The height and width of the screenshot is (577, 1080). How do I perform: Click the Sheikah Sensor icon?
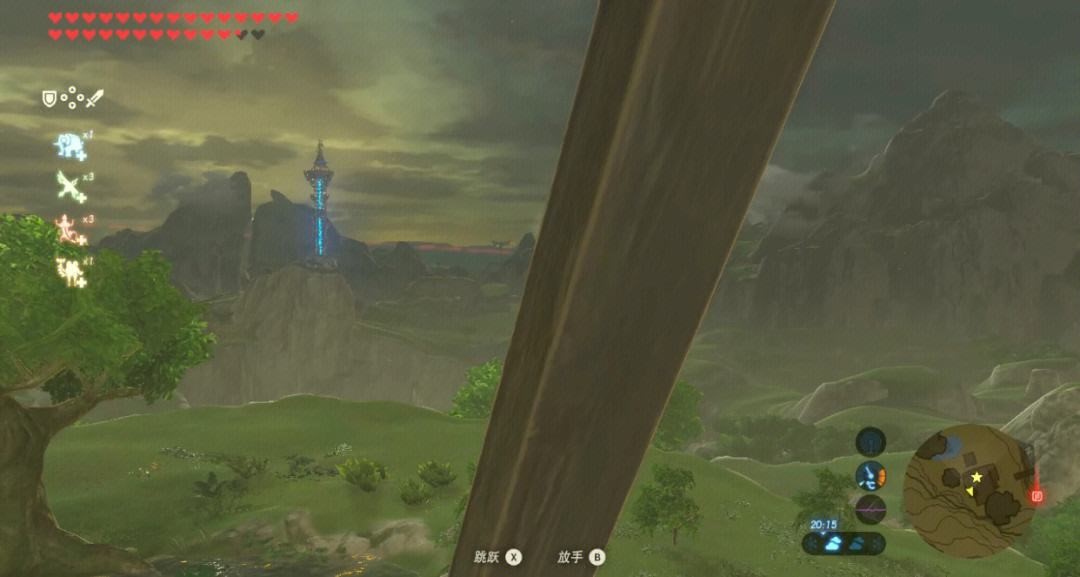870,440
